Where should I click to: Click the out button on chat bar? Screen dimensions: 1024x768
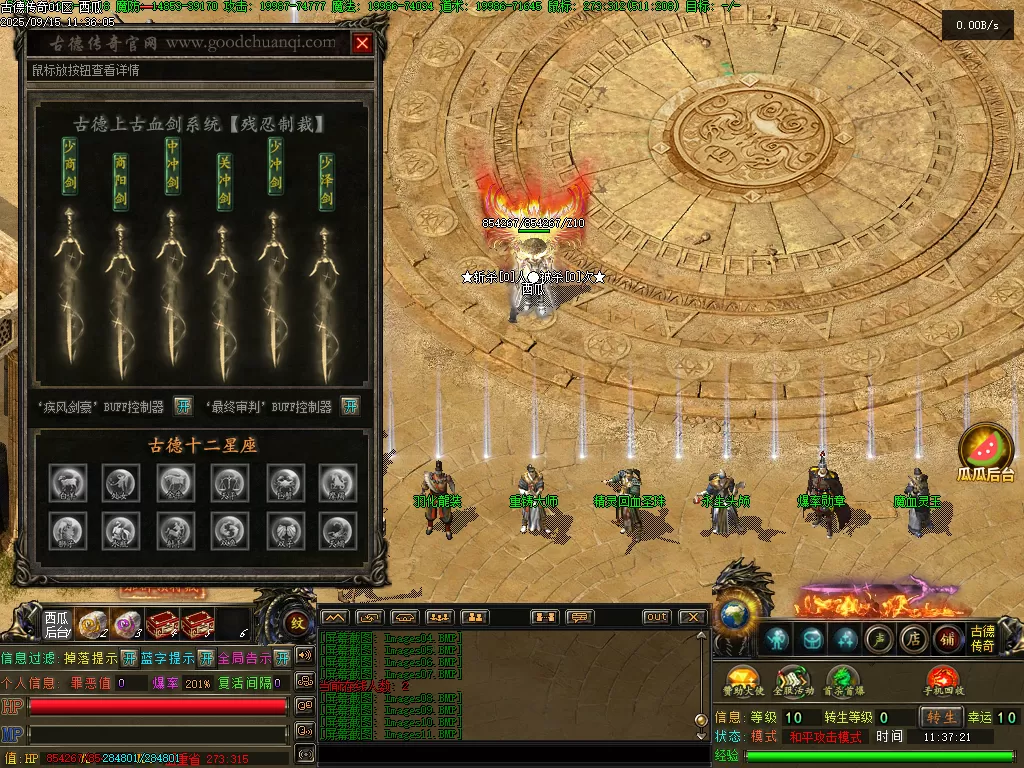point(656,617)
